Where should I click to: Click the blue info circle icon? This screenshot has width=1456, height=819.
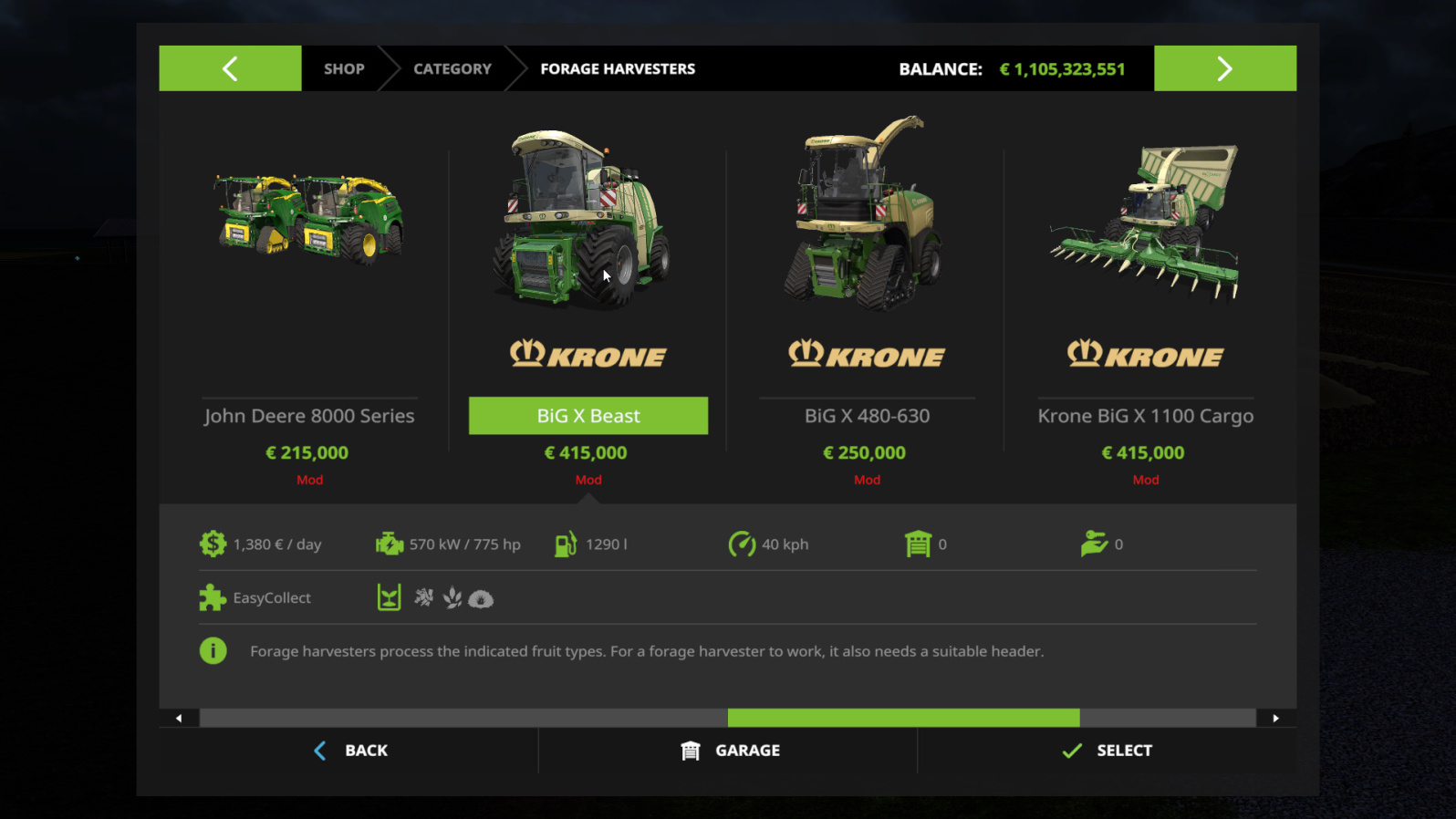213,650
